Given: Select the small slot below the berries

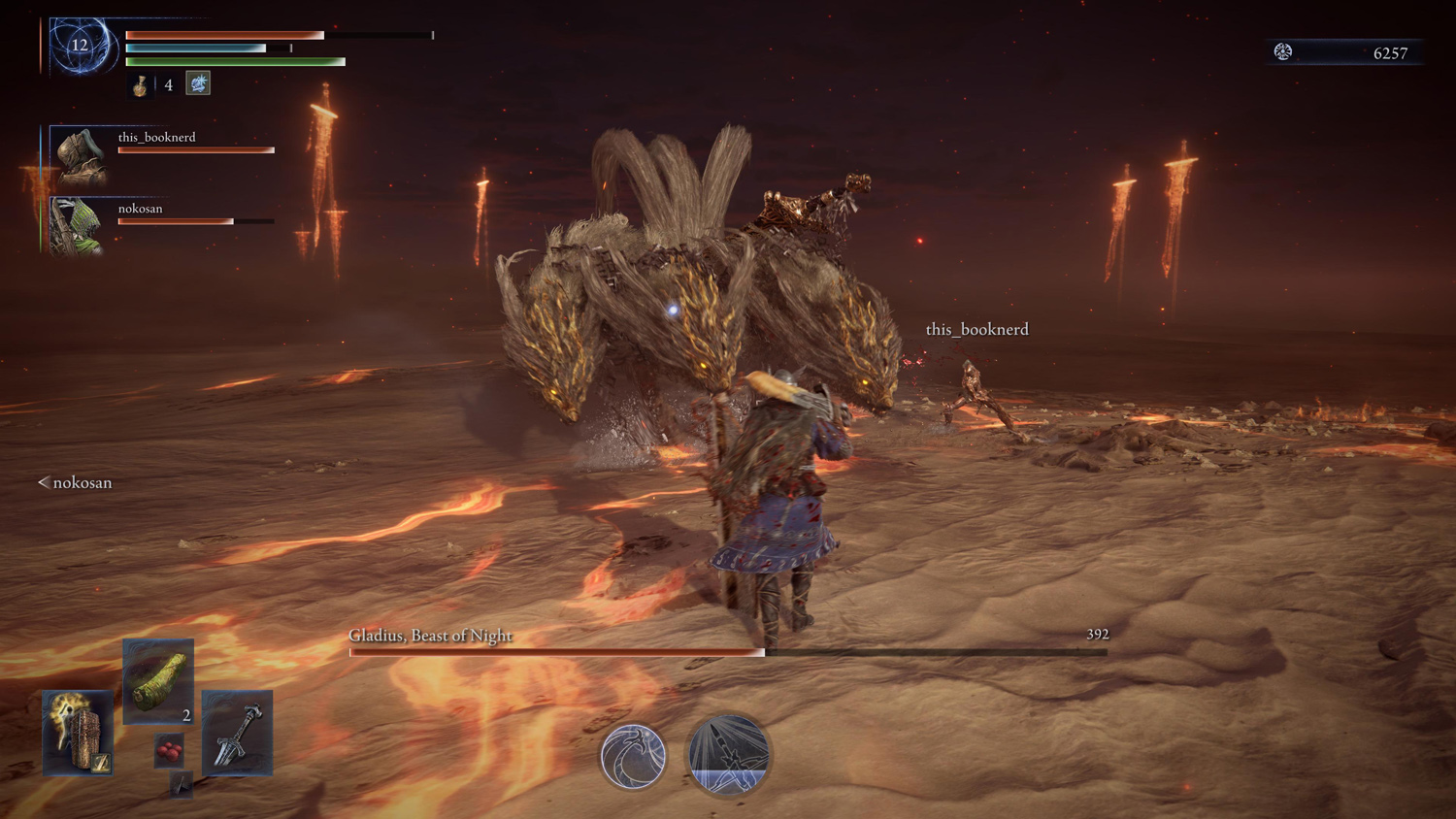Looking at the screenshot, I should [x=181, y=784].
